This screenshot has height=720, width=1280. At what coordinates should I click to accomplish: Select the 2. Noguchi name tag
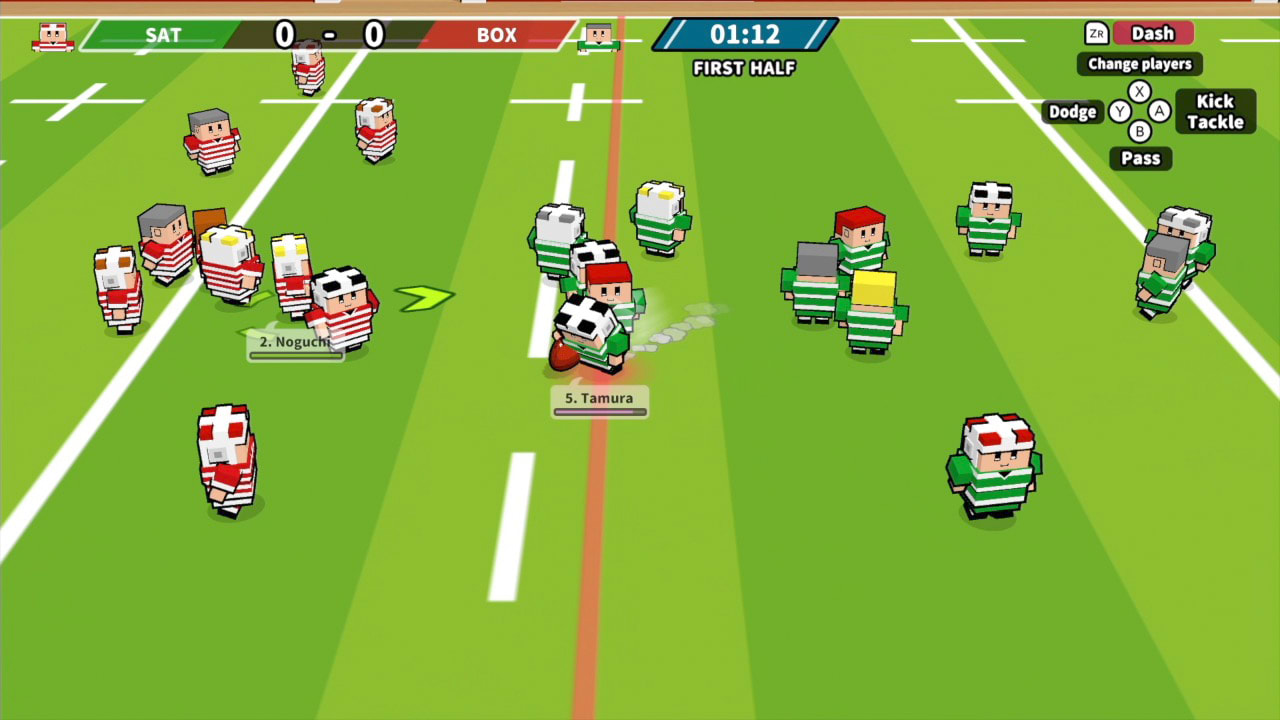(x=295, y=341)
